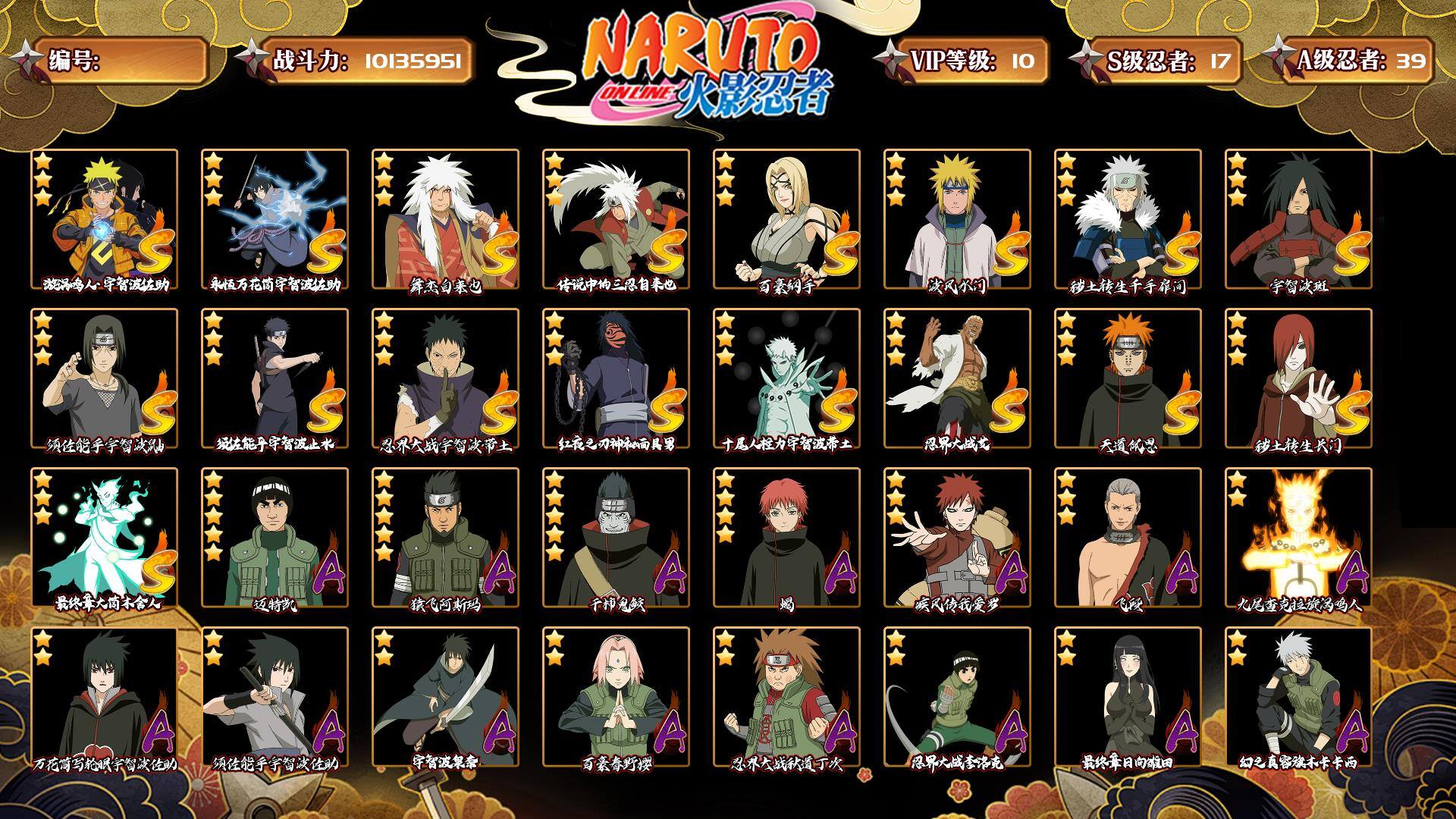The height and width of the screenshot is (819, 1456).
Task: Open the Shisui Uchiha card
Action: 275,378
